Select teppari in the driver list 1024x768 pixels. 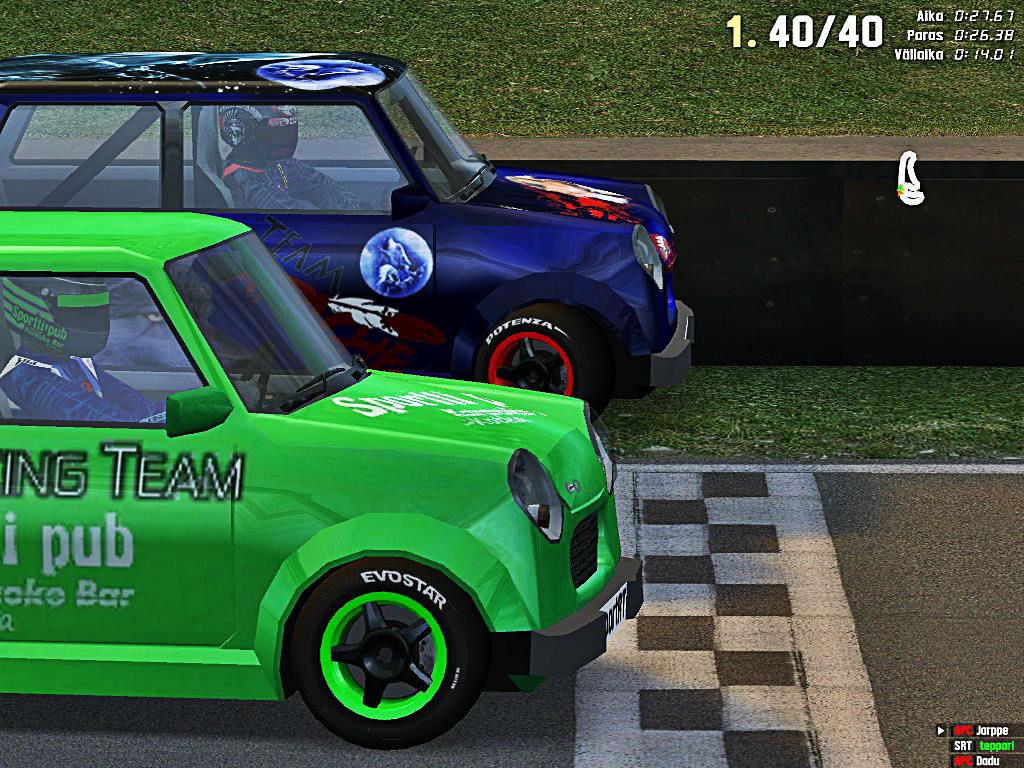click(995, 746)
